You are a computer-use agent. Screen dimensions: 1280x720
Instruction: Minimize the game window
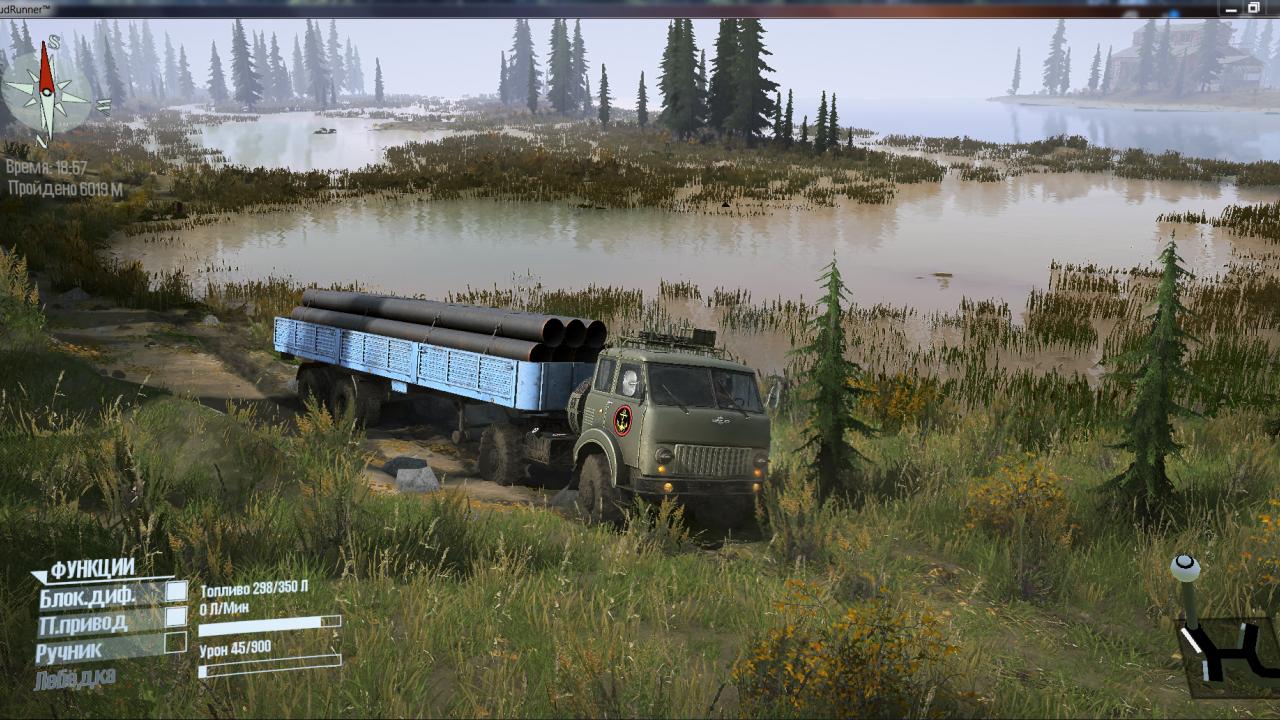(x=1233, y=8)
